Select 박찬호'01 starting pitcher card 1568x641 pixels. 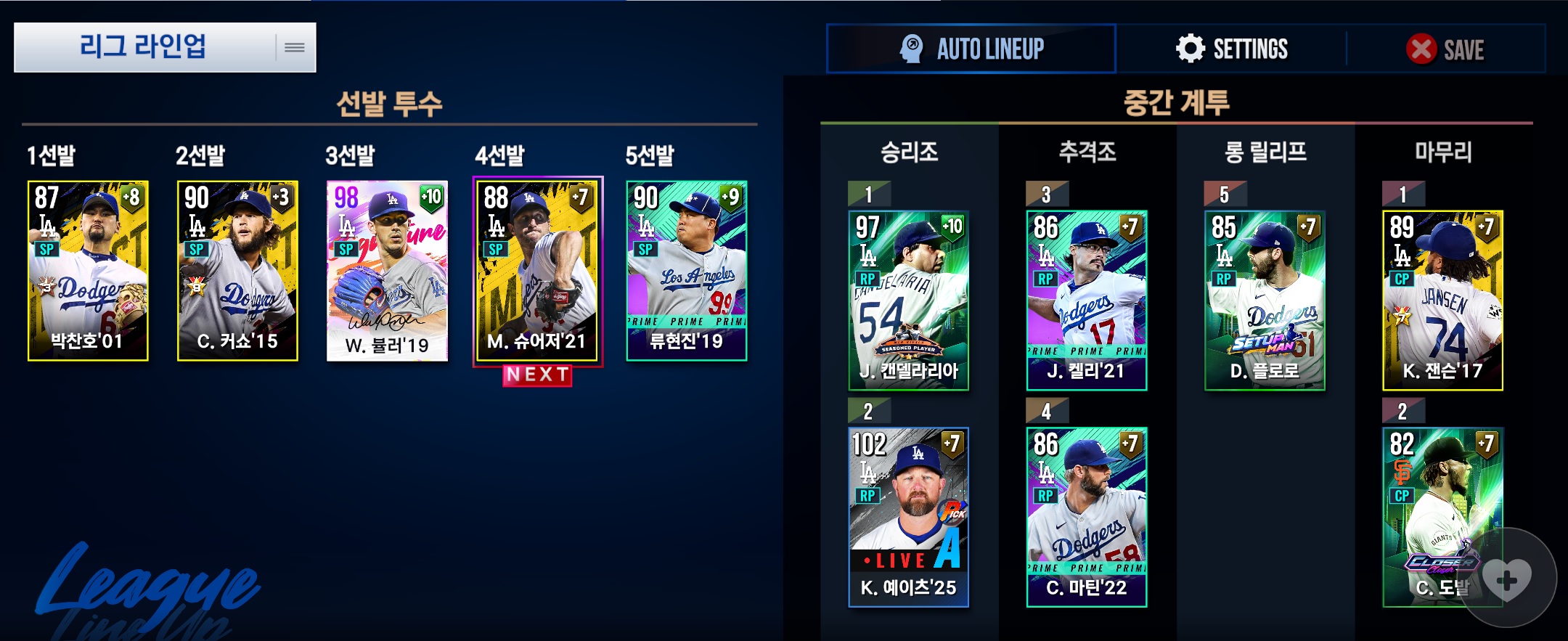(x=88, y=270)
